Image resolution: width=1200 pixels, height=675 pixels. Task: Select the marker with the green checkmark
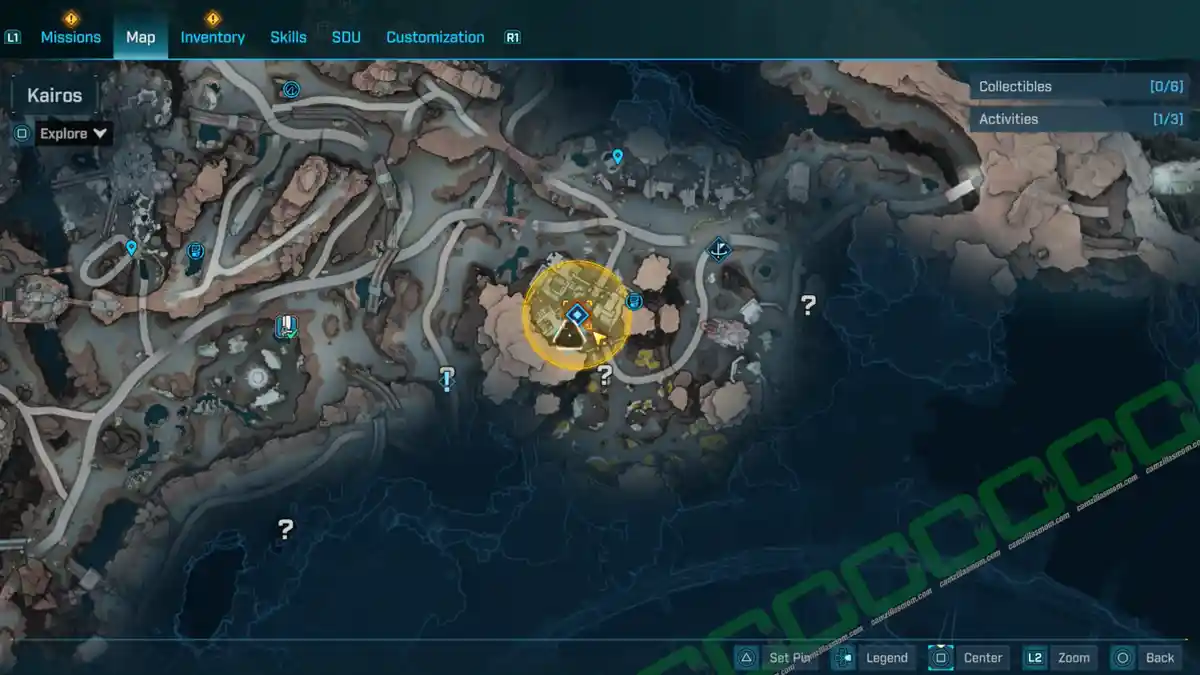(286, 326)
